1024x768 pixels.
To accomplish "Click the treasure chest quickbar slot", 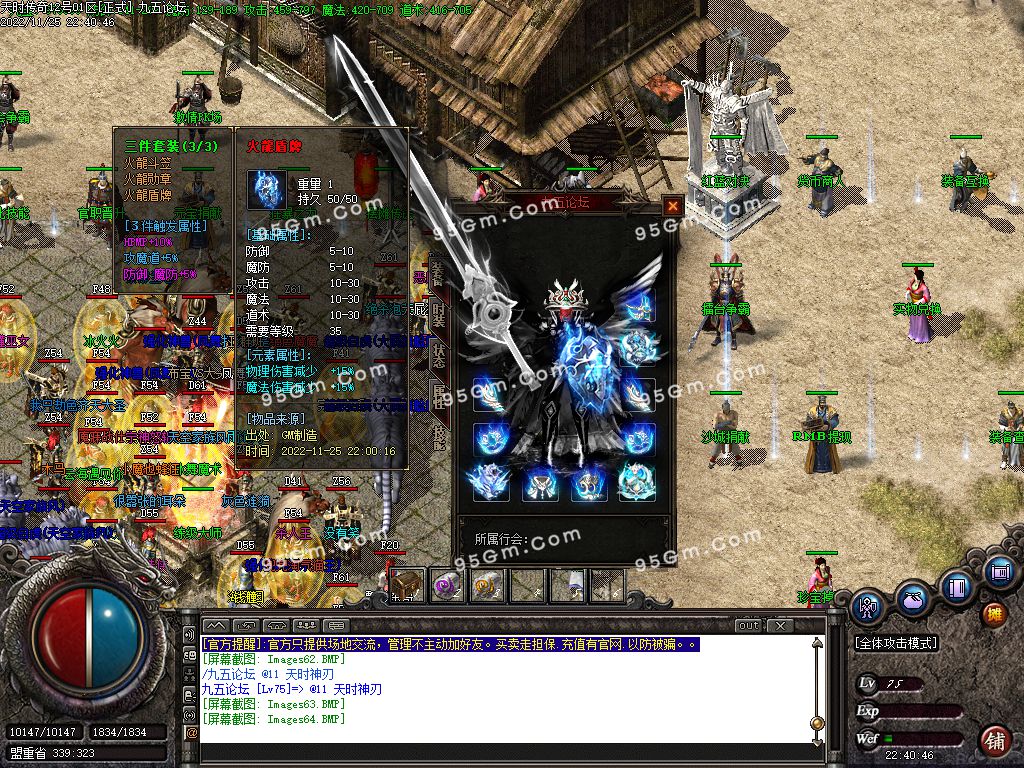I will (406, 585).
